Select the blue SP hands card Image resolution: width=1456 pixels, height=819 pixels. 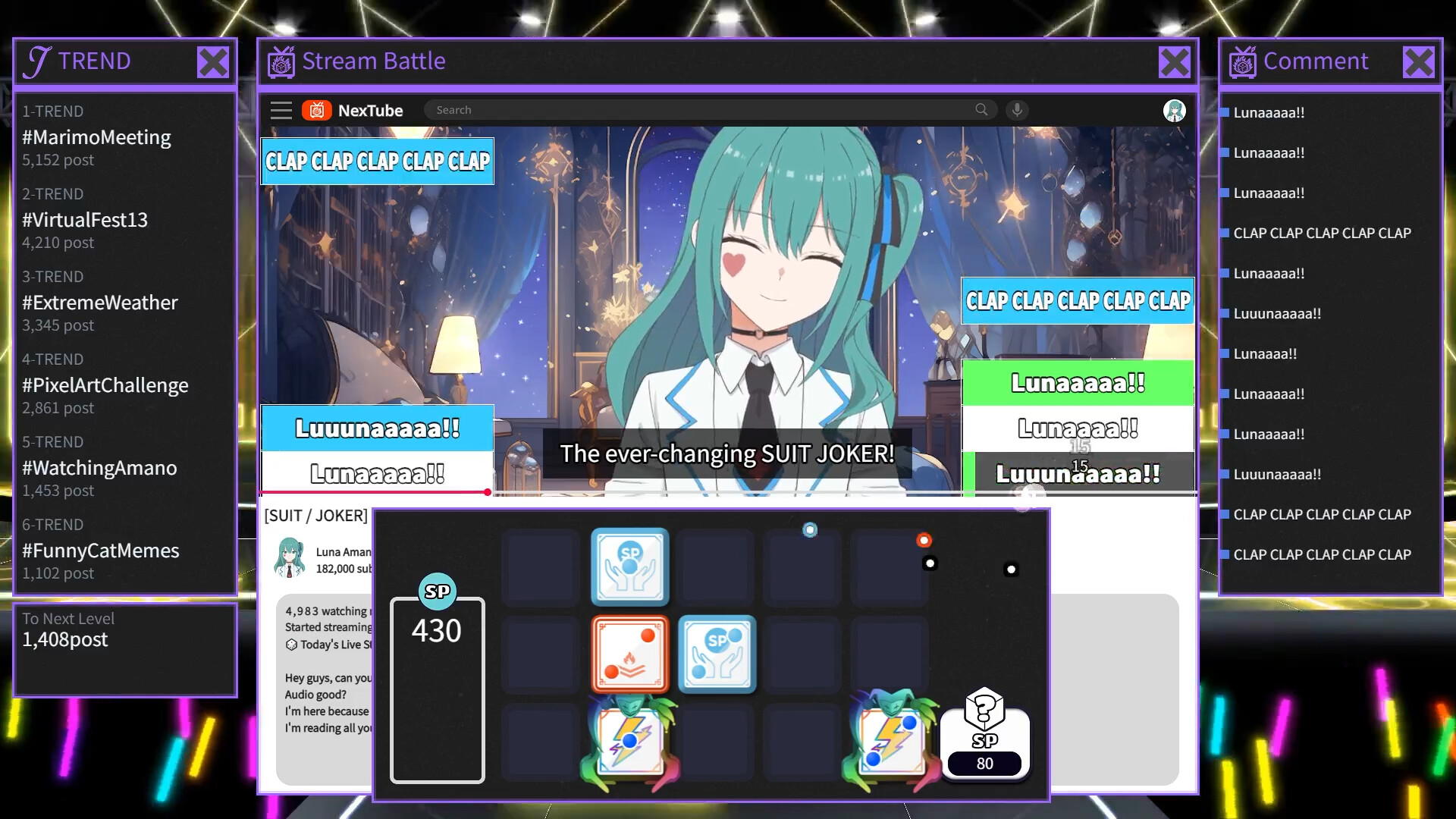click(630, 567)
